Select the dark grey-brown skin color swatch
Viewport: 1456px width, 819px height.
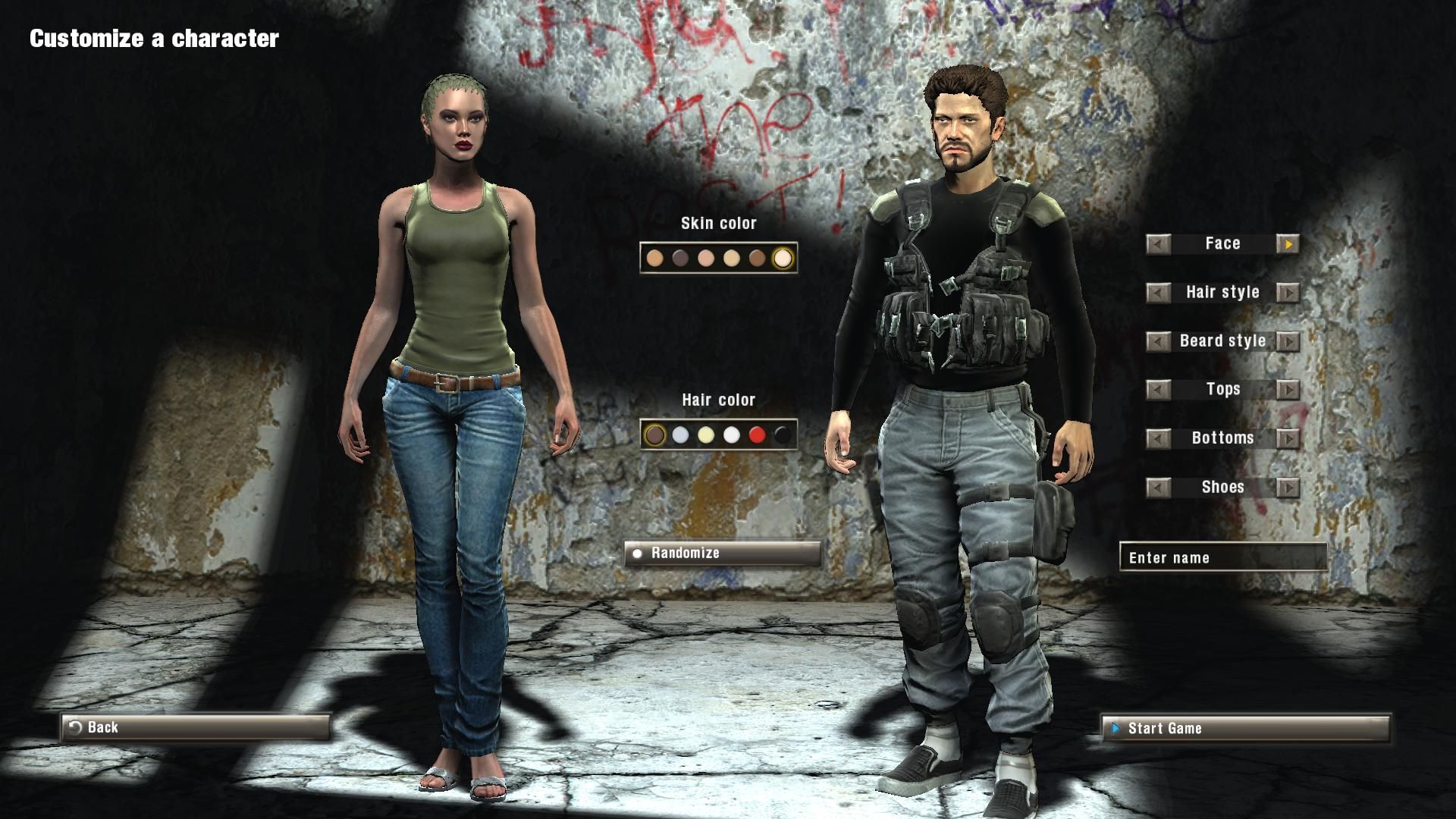click(x=680, y=259)
